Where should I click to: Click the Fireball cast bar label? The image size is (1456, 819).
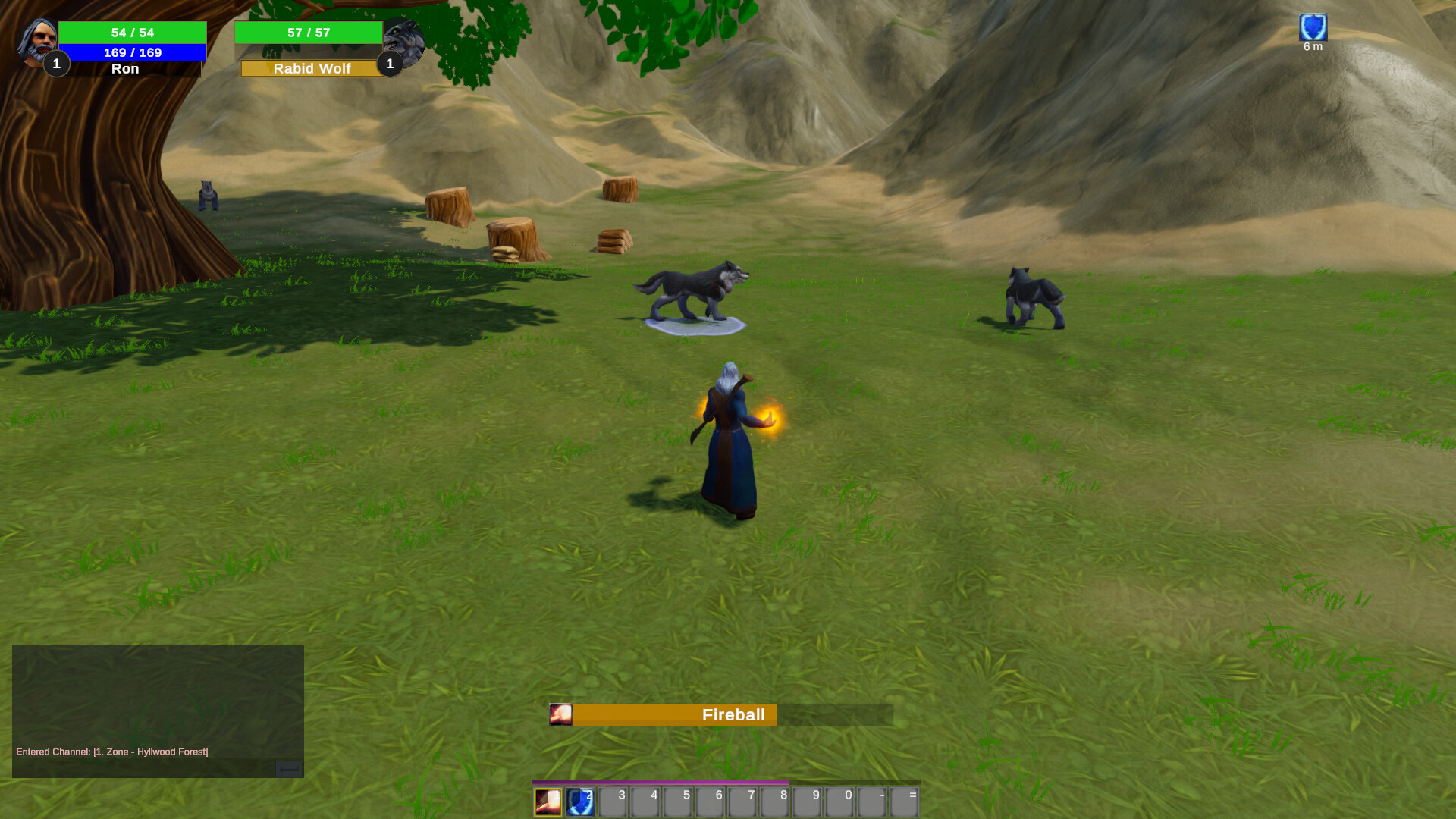(x=733, y=714)
